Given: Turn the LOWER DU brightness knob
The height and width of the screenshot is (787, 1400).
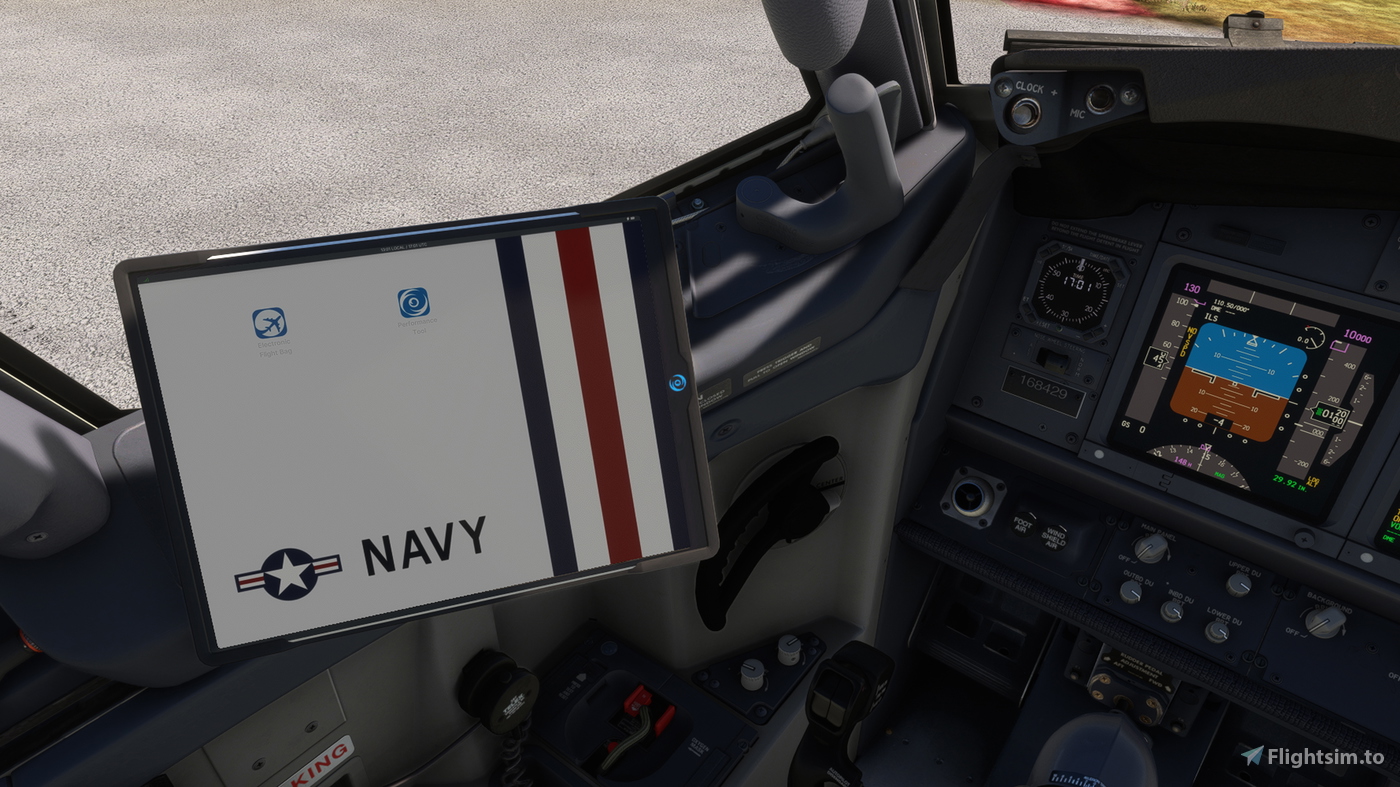Looking at the screenshot, I should point(1218,632).
